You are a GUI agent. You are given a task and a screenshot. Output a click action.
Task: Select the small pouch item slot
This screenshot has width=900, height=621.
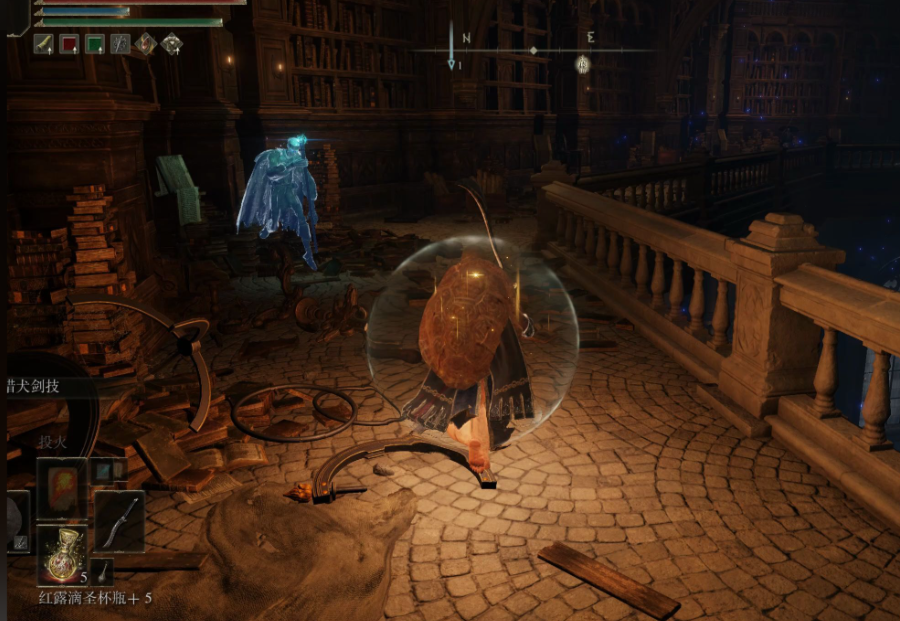click(103, 571)
